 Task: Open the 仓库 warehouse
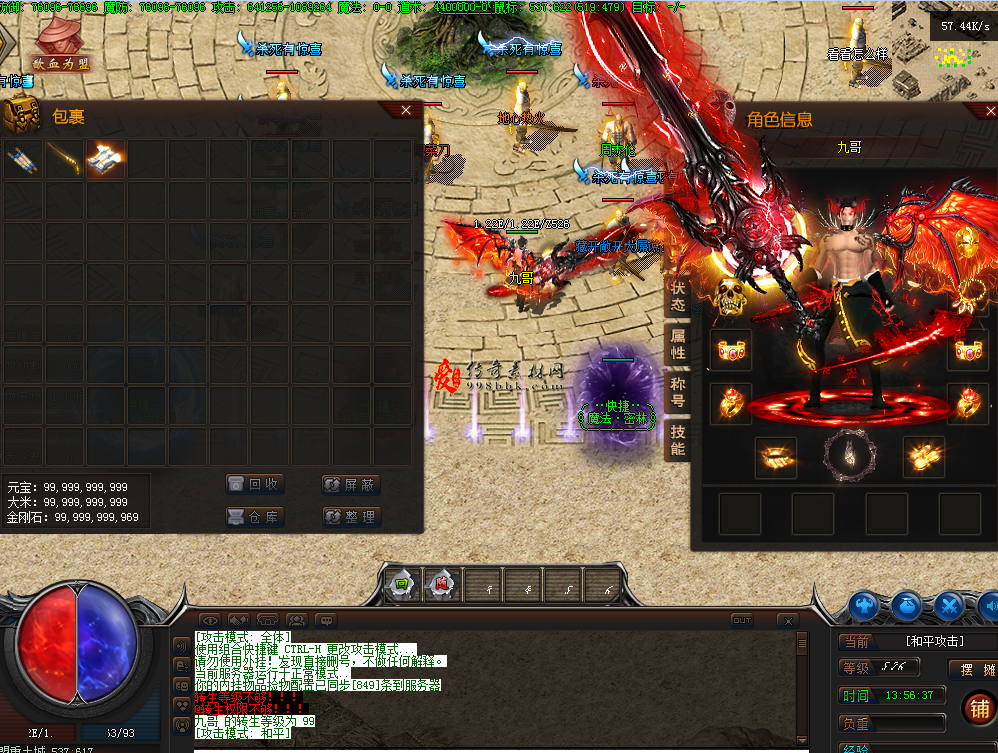(x=255, y=517)
